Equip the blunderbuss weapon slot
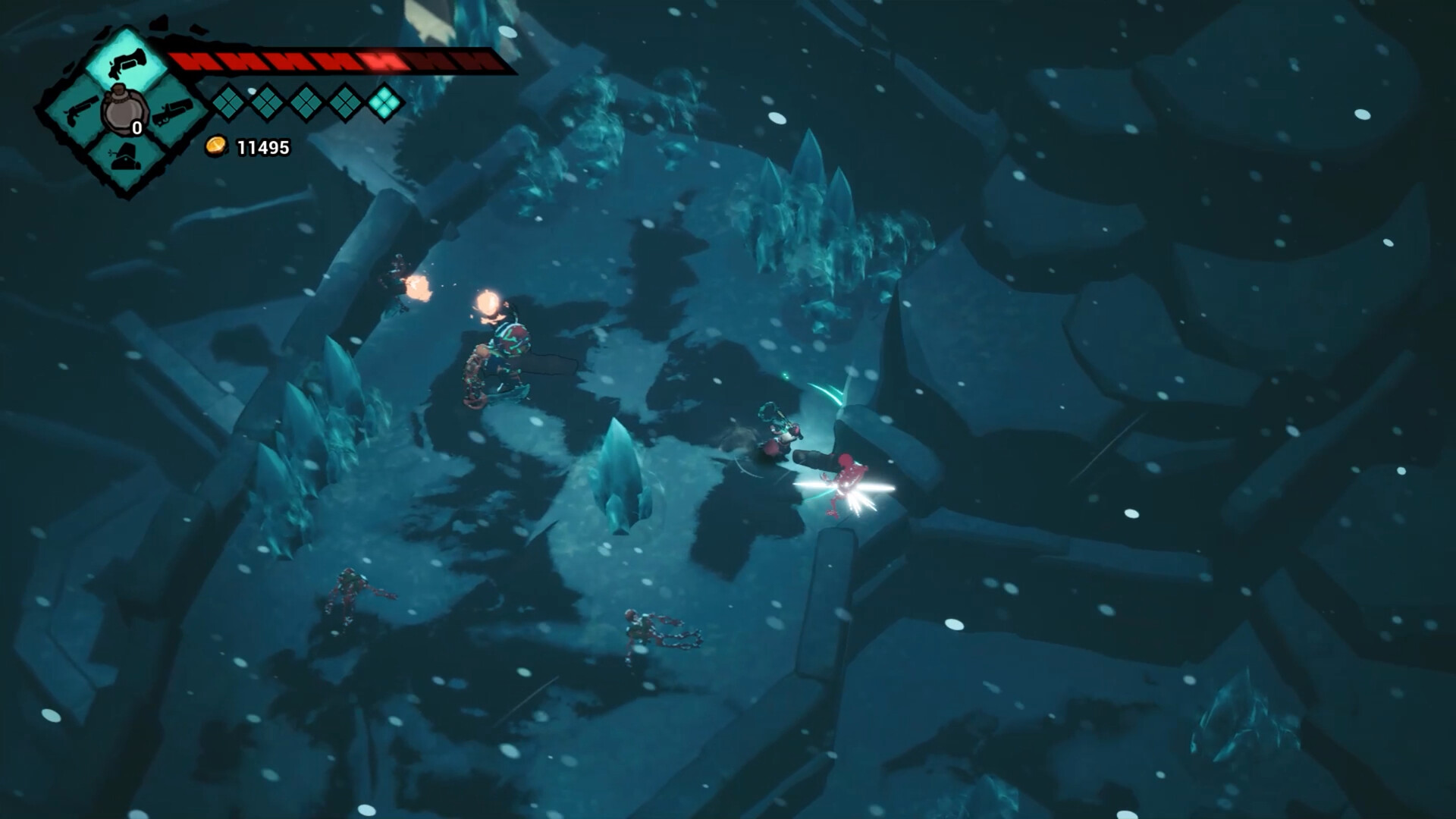Viewport: 1456px width, 819px height. point(174,114)
